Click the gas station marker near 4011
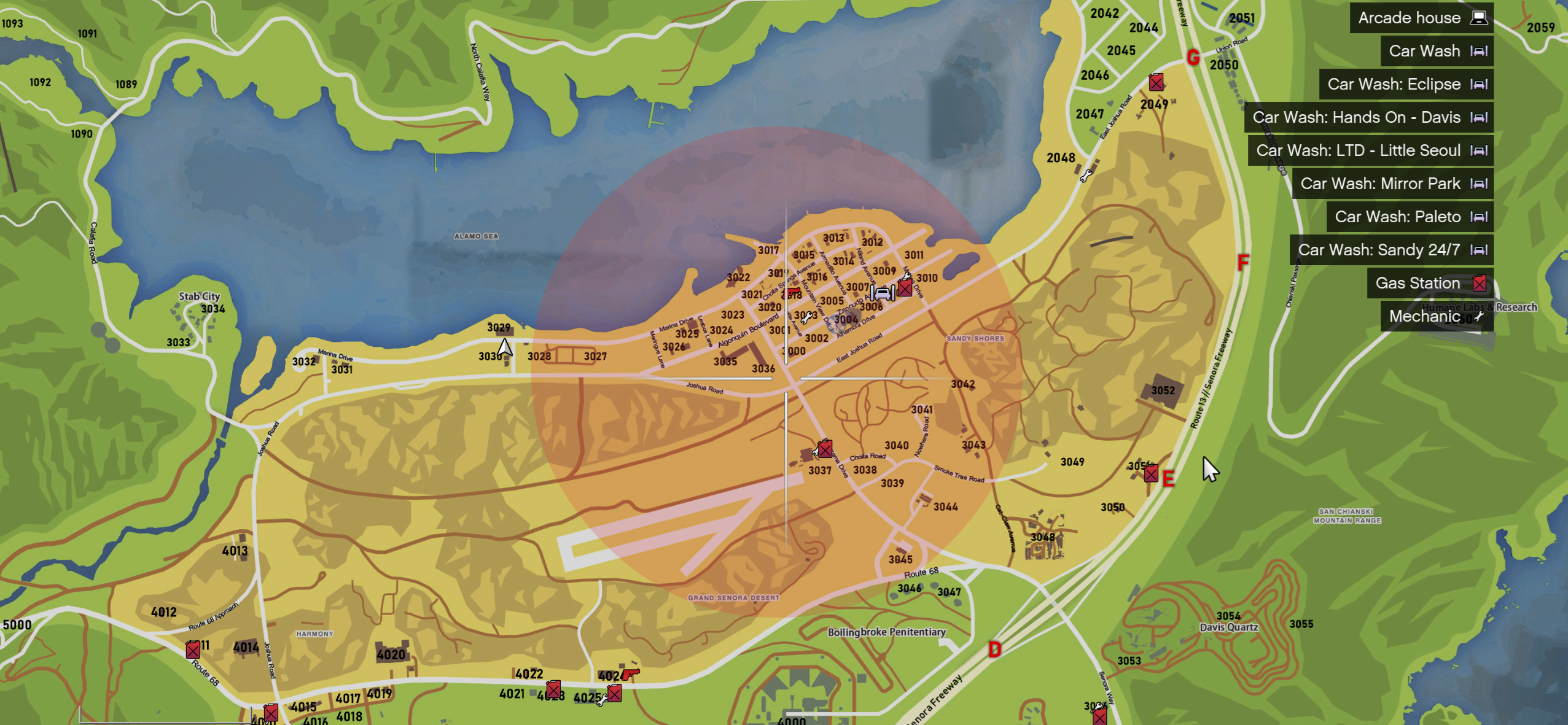Viewport: 1568px width, 725px height. pyautogui.click(x=193, y=649)
